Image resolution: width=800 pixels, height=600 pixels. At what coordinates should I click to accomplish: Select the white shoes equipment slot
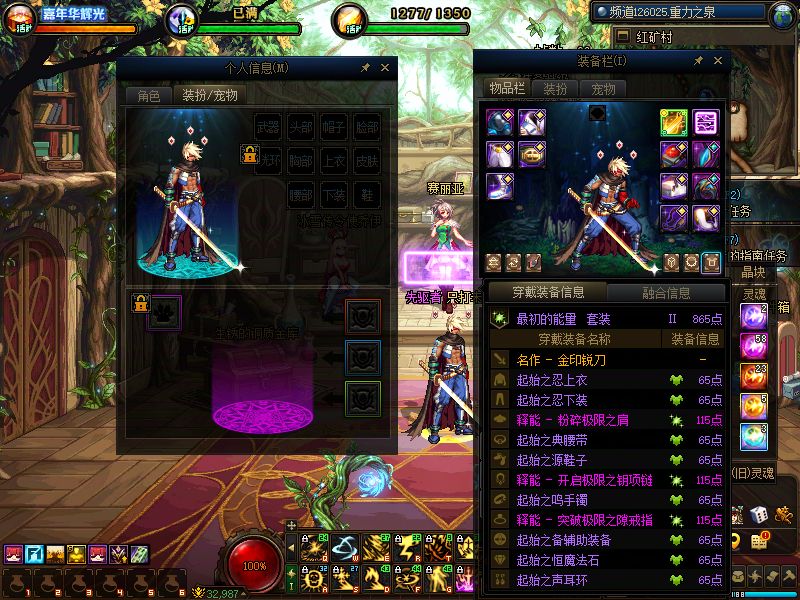(500, 186)
